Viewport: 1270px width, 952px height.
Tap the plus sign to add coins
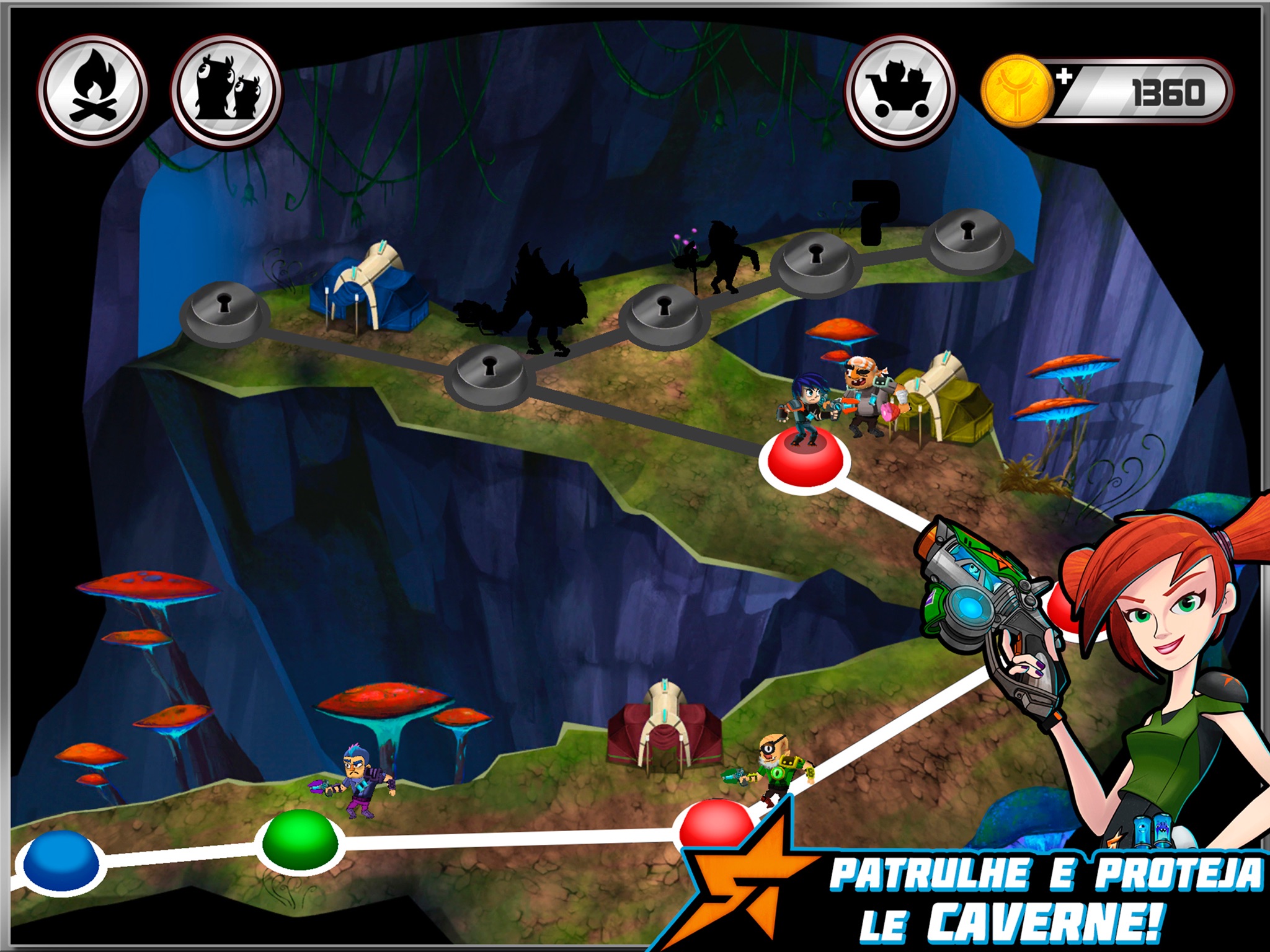1064,77
